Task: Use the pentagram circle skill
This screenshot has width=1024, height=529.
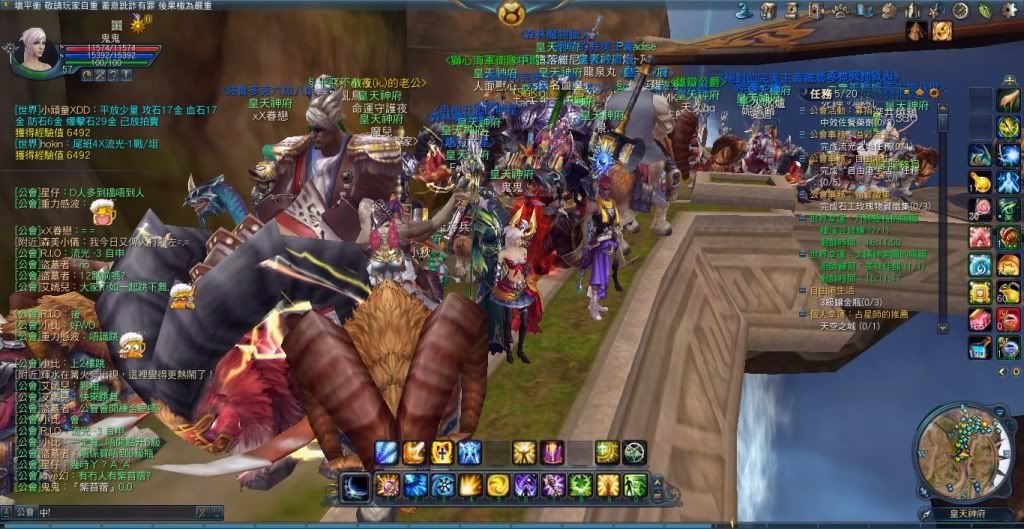Action: click(634, 453)
